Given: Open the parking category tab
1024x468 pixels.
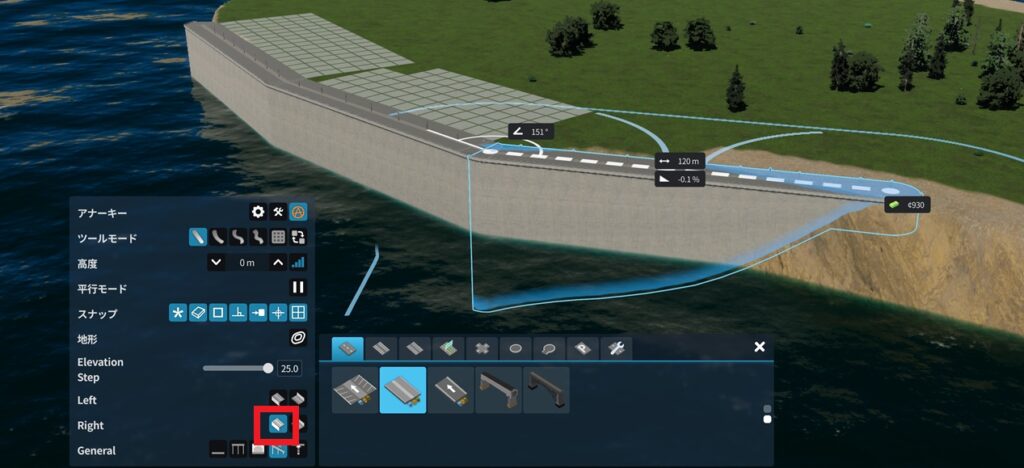Looking at the screenshot, I should (583, 348).
